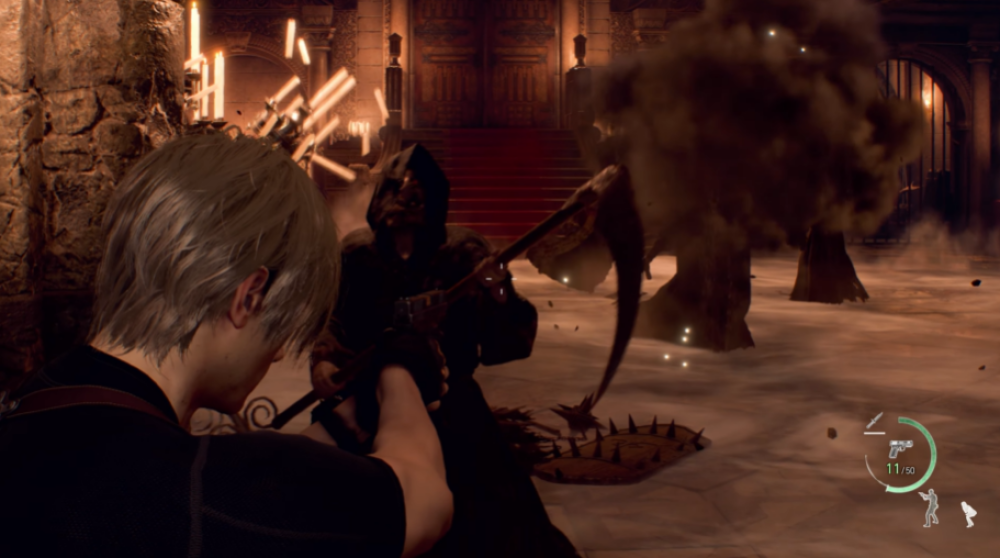The image size is (1000, 558).
Task: Click the standing Leon aiming-stance icon
Action: pyautogui.click(x=930, y=507)
